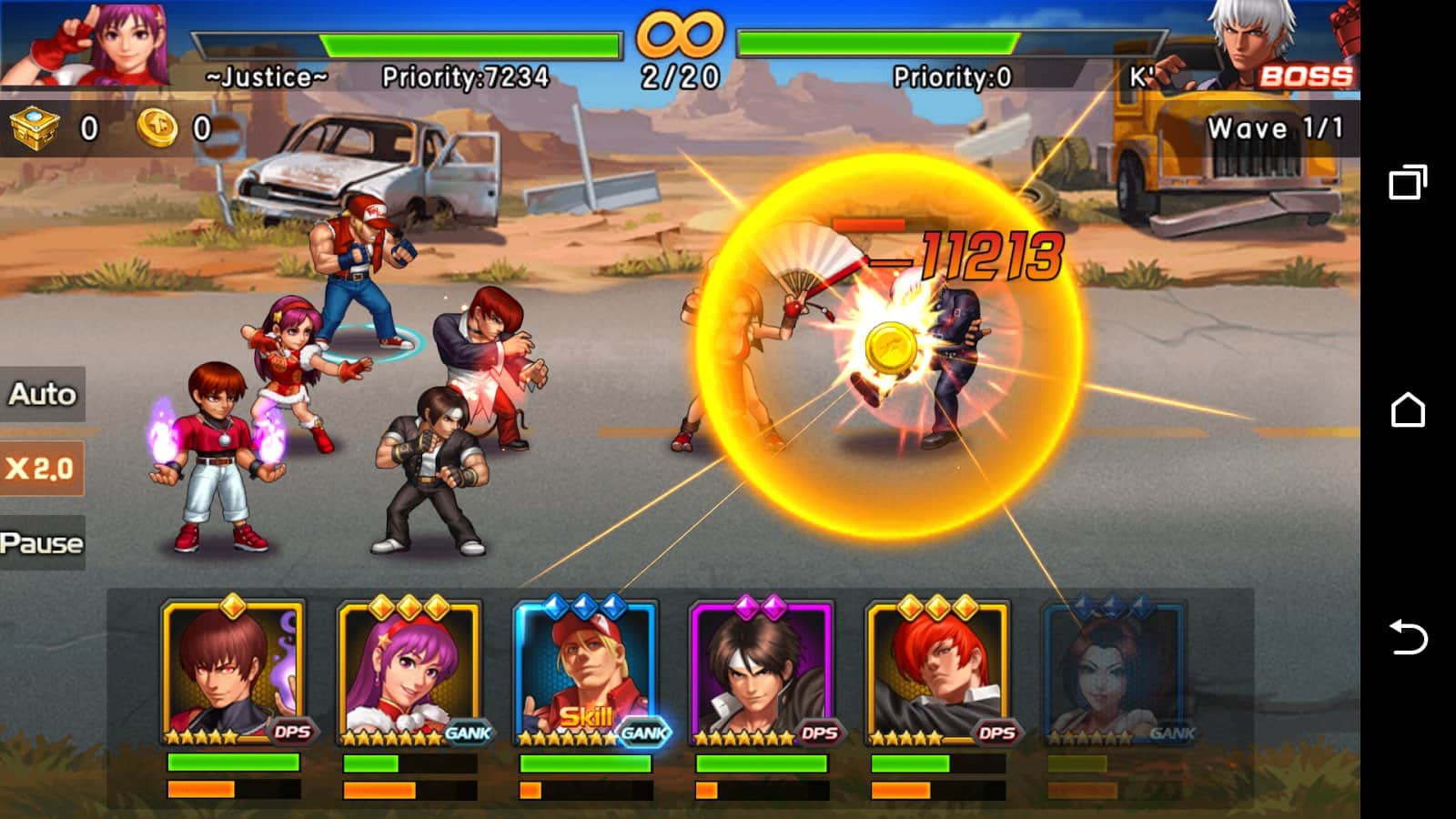1456x819 pixels.
Task: Choose the dark-haired DPS fighter with white headband
Action: 762,673
